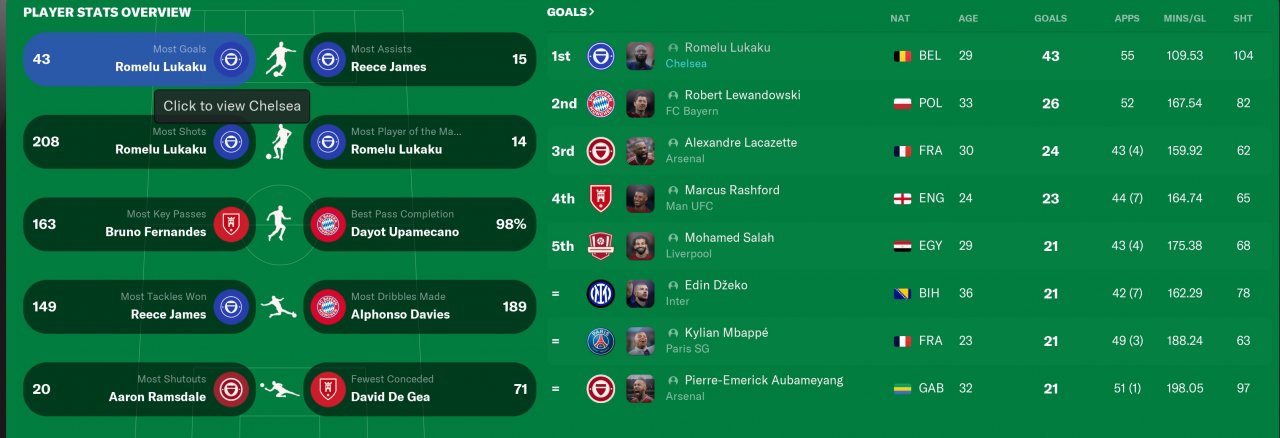Image resolution: width=1280 pixels, height=438 pixels.
Task: Select Marcus Rashford in the goals table
Action: pyautogui.click(x=731, y=191)
